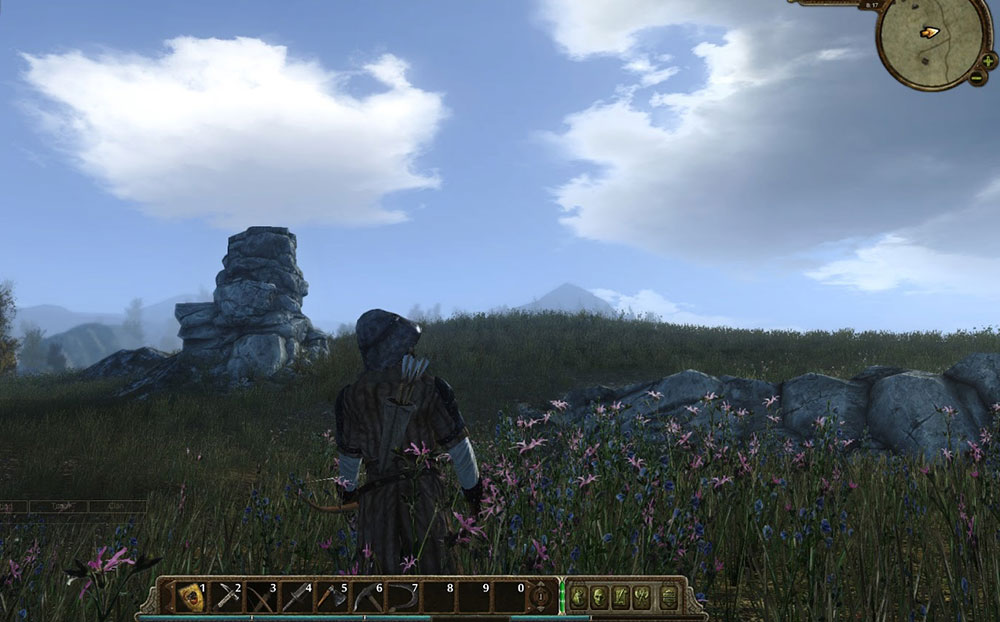Equip the axe in hotbar slot 5
1000x622 pixels.
[x=332, y=597]
